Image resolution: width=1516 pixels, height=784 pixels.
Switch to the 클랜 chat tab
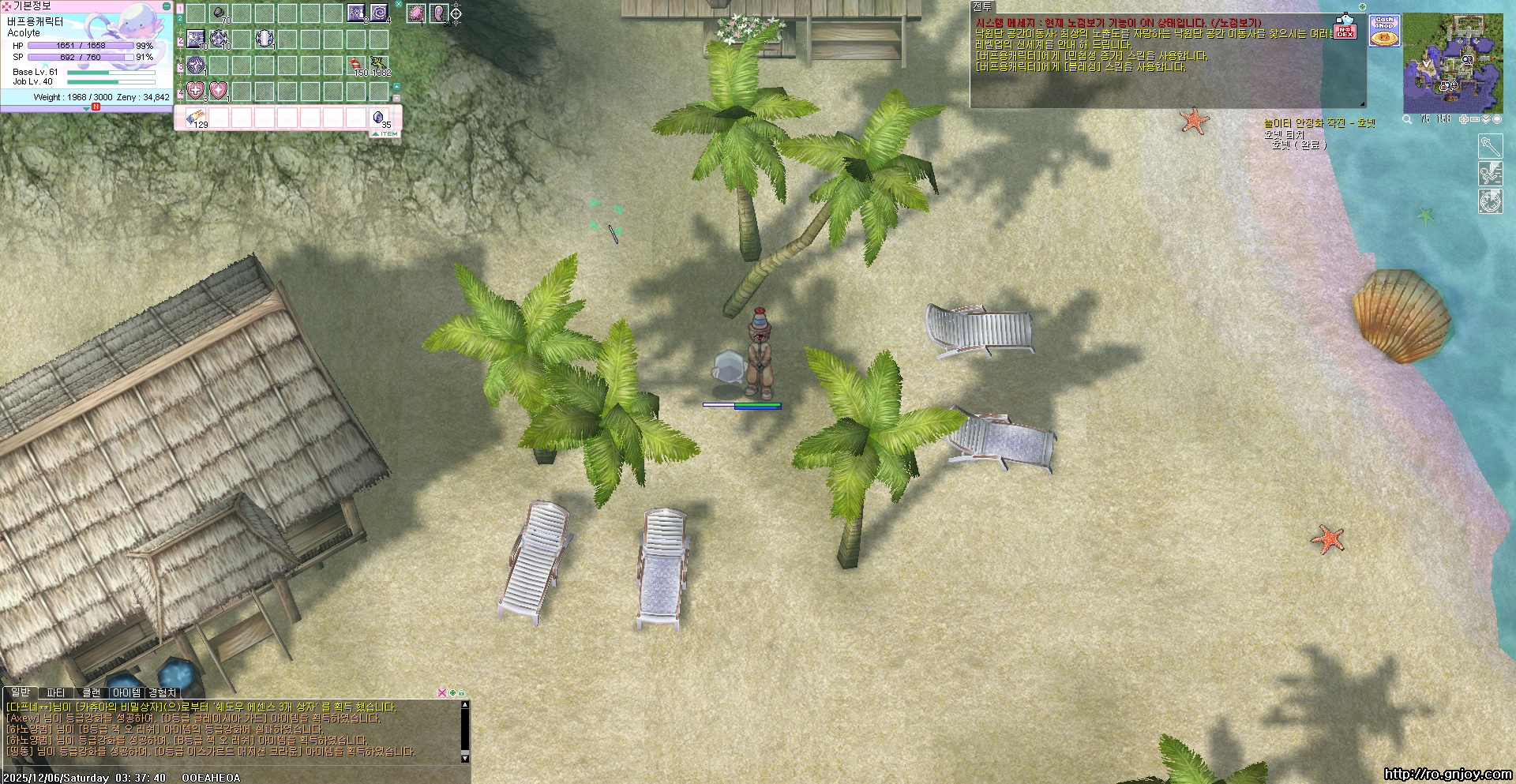(x=92, y=692)
